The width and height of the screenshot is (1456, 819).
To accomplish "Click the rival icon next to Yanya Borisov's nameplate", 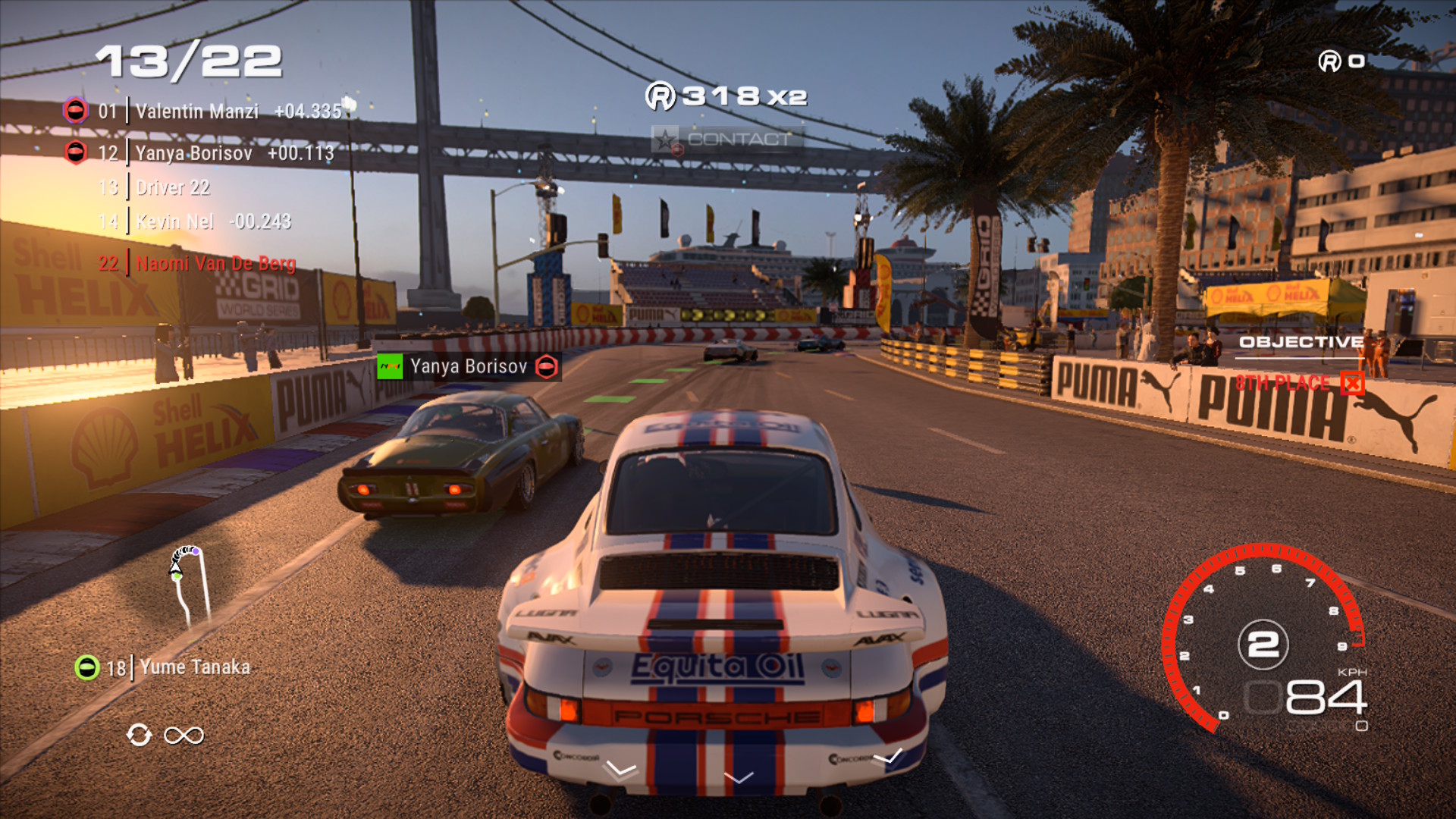I will (x=545, y=366).
